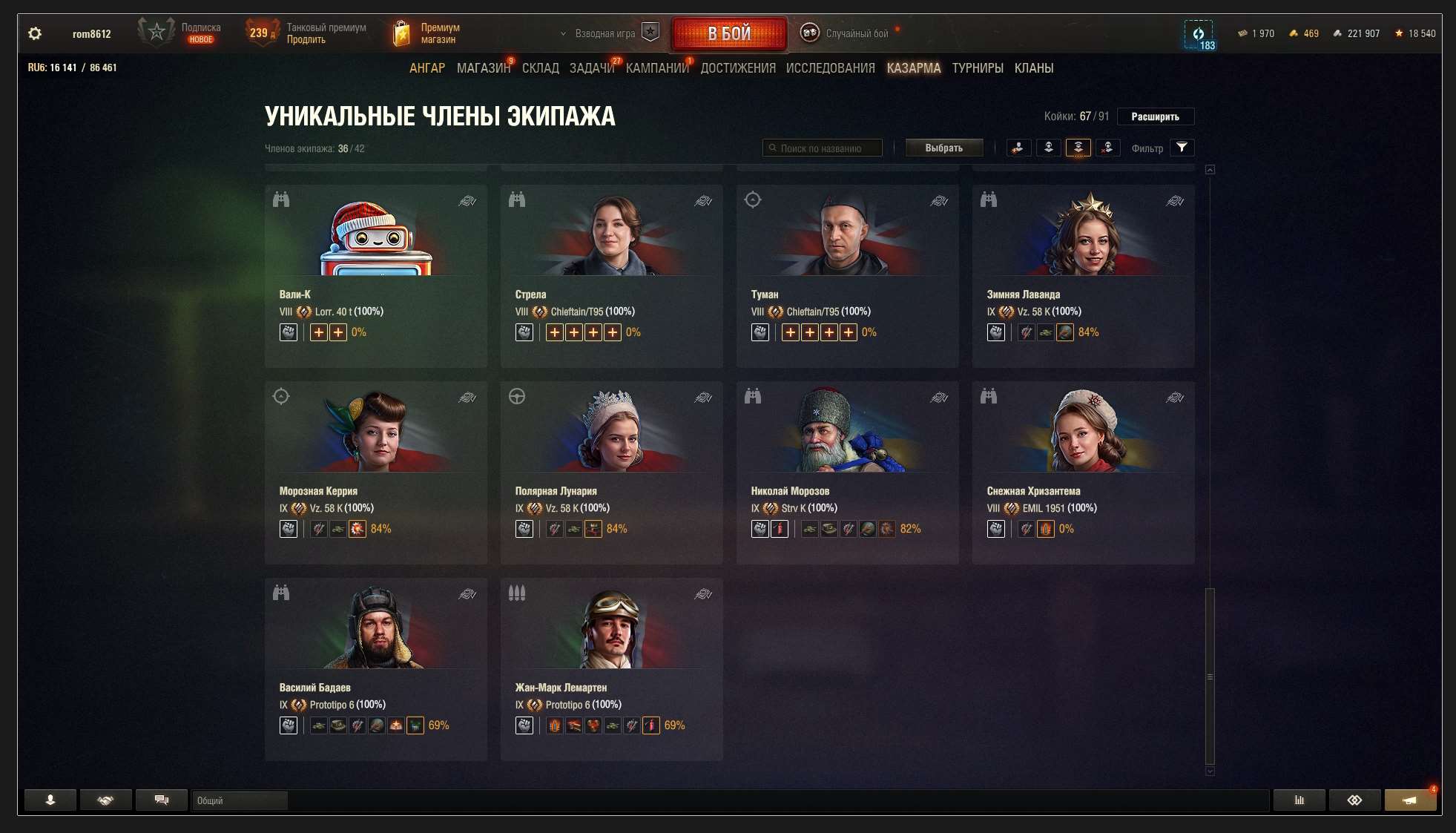1456x833 pixels.
Task: Click the Расширить bunks button
Action: point(1155,116)
